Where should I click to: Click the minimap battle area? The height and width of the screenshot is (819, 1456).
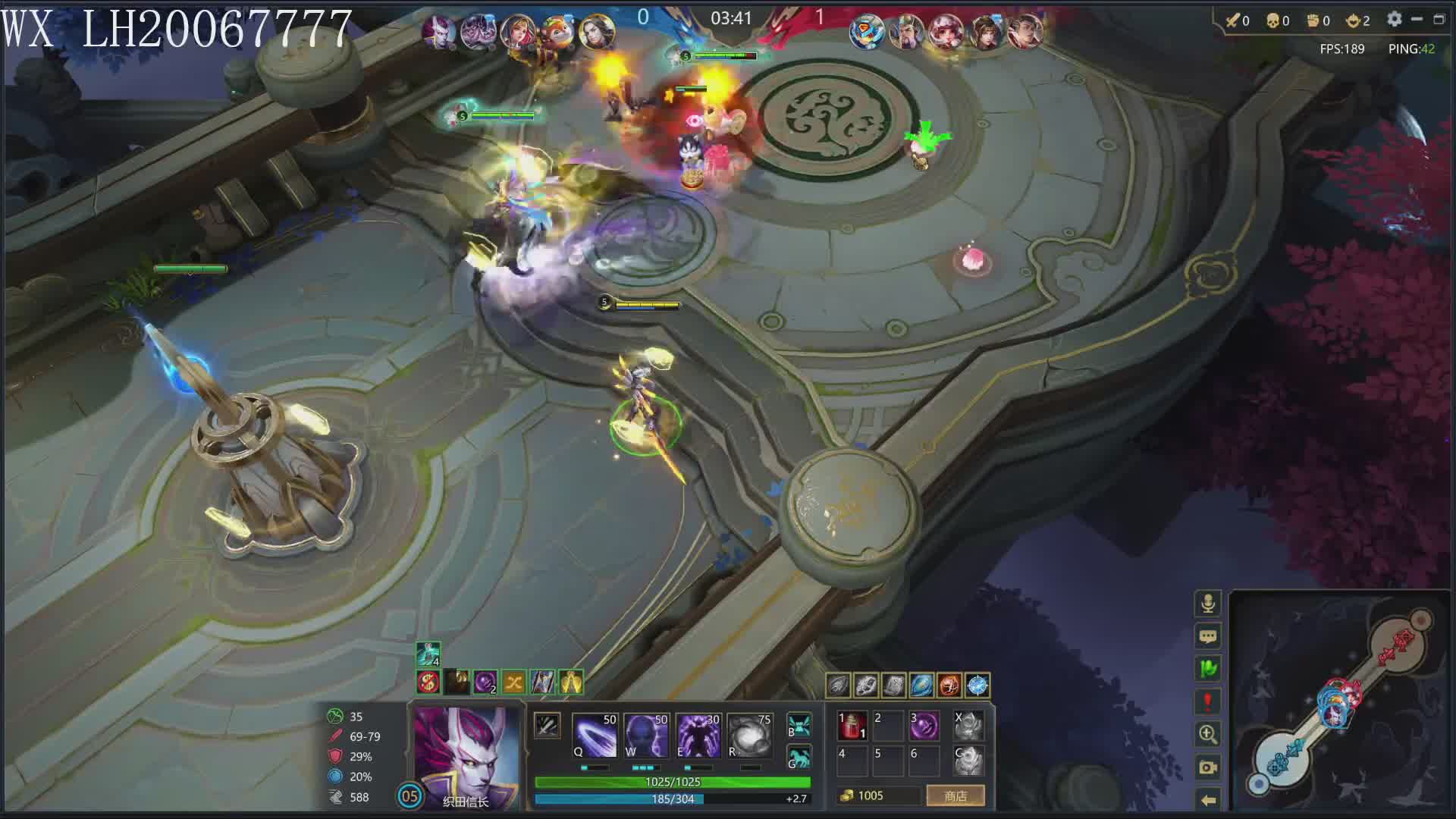pyautogui.click(x=1338, y=701)
